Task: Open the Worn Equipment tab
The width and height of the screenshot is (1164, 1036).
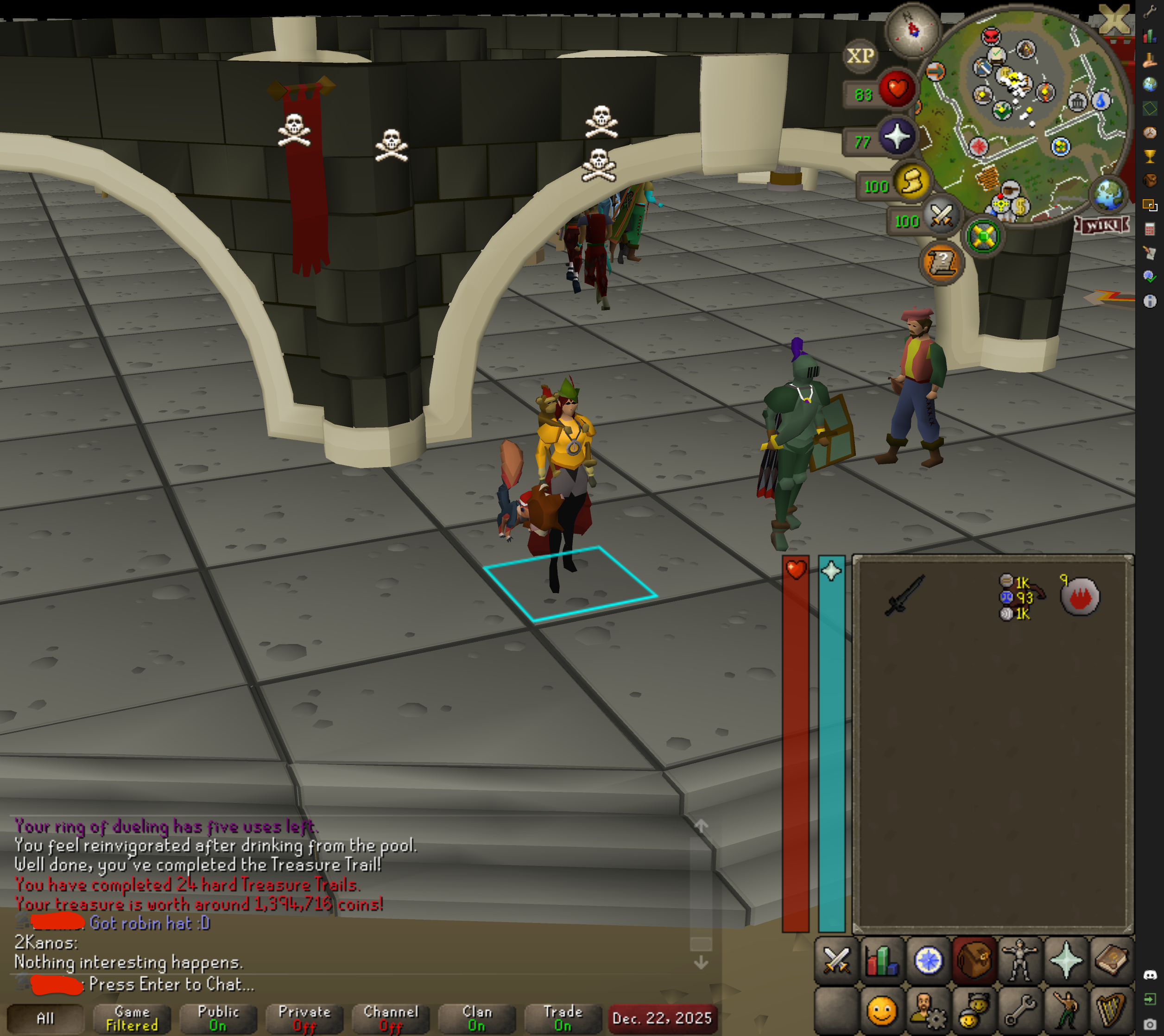Action: point(1019,961)
